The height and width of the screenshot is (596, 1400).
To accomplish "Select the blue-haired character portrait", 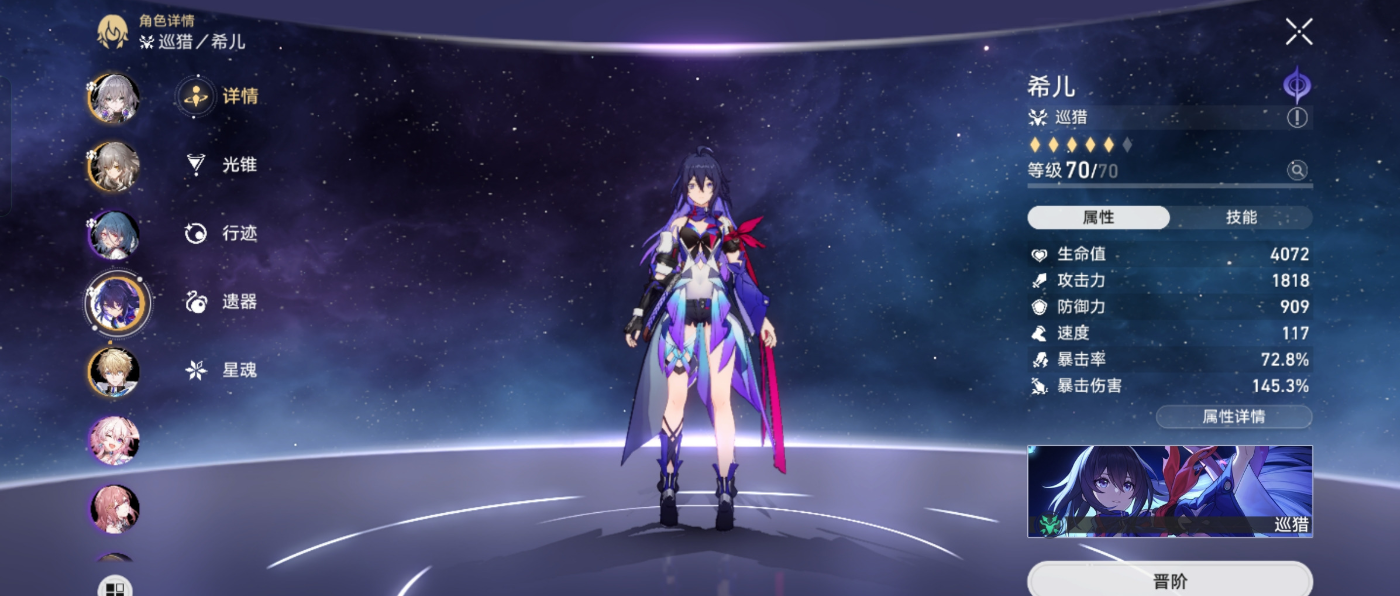I will click(113, 235).
